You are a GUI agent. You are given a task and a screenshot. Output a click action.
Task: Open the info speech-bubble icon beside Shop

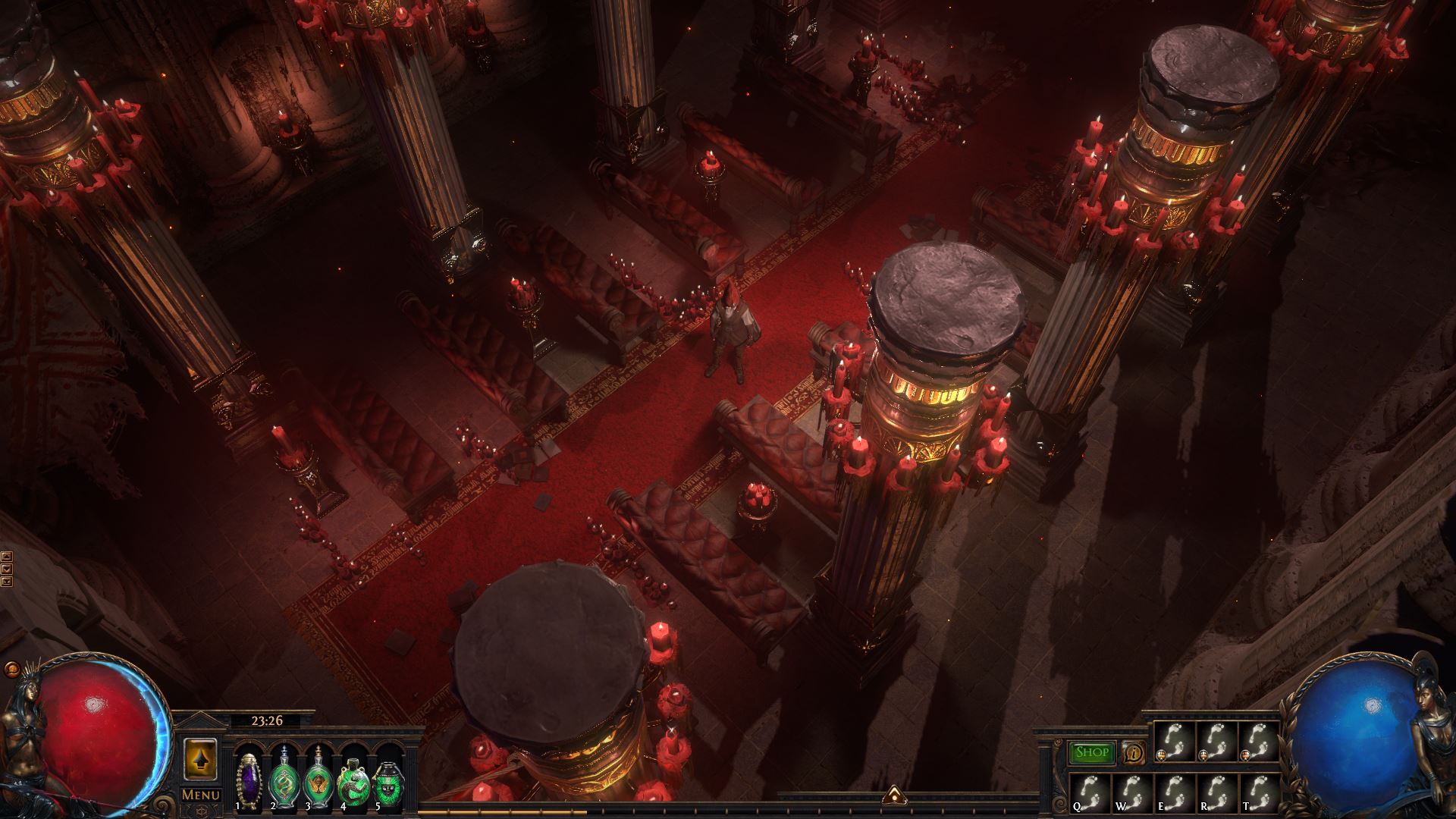tap(1134, 752)
